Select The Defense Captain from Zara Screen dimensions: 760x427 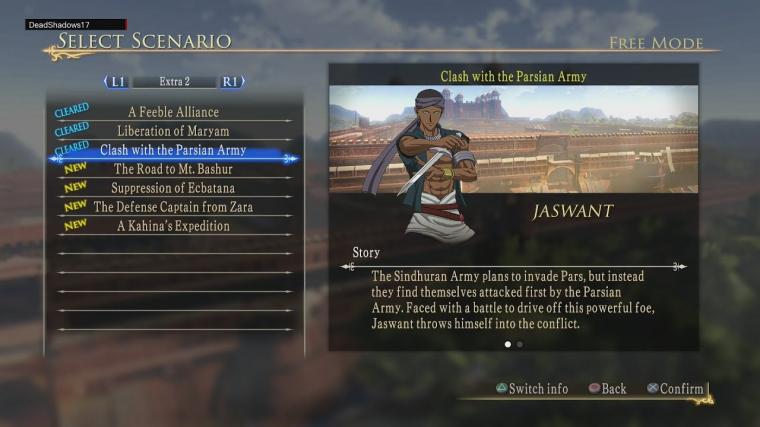[x=173, y=207]
